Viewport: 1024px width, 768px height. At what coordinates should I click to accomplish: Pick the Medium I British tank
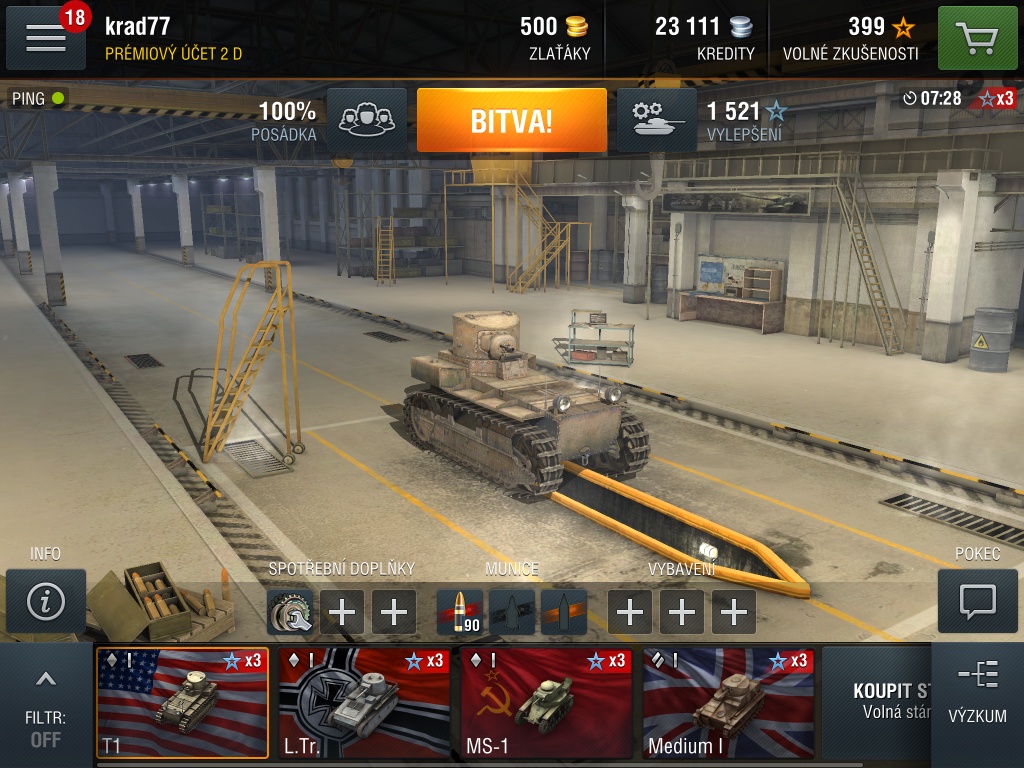click(x=728, y=703)
